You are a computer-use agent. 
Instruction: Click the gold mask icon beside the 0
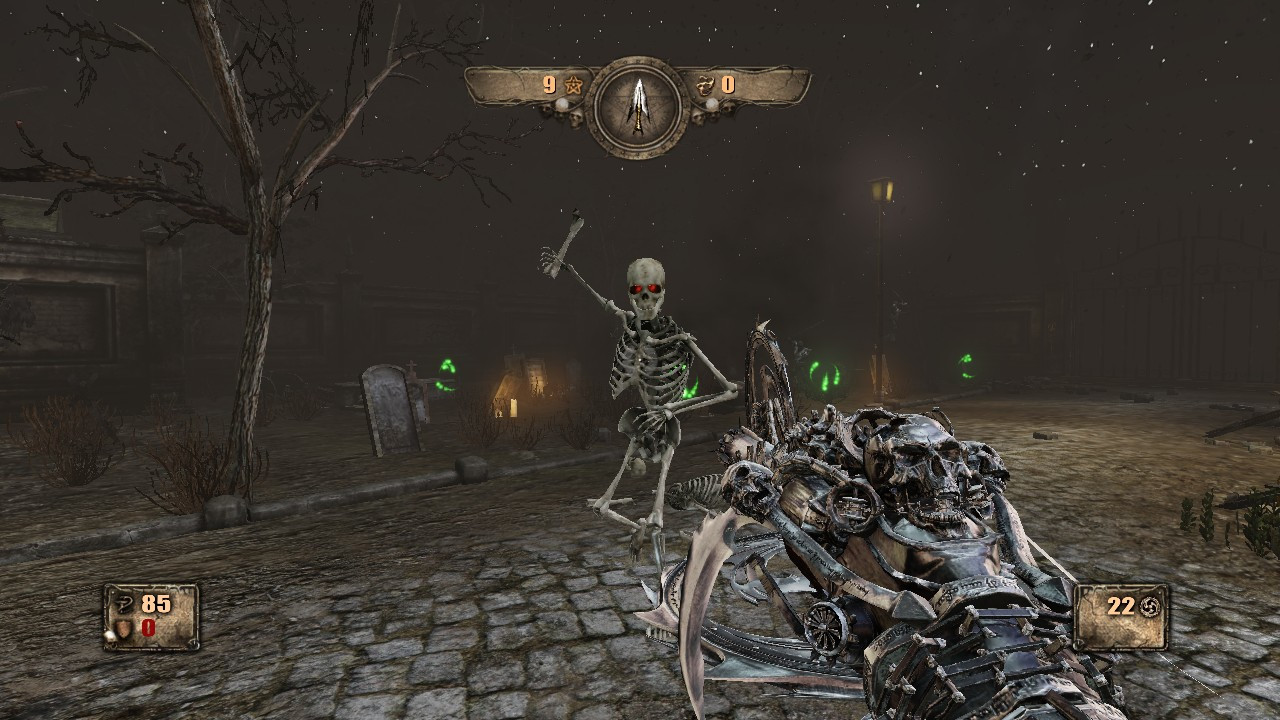(x=703, y=87)
